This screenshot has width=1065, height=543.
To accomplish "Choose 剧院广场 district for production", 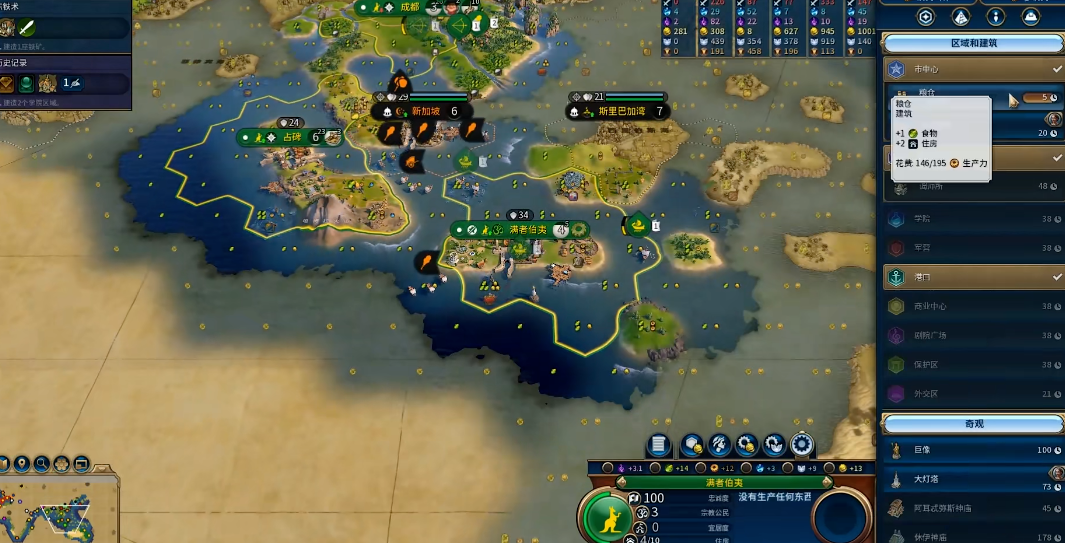I will click(x=930, y=335).
